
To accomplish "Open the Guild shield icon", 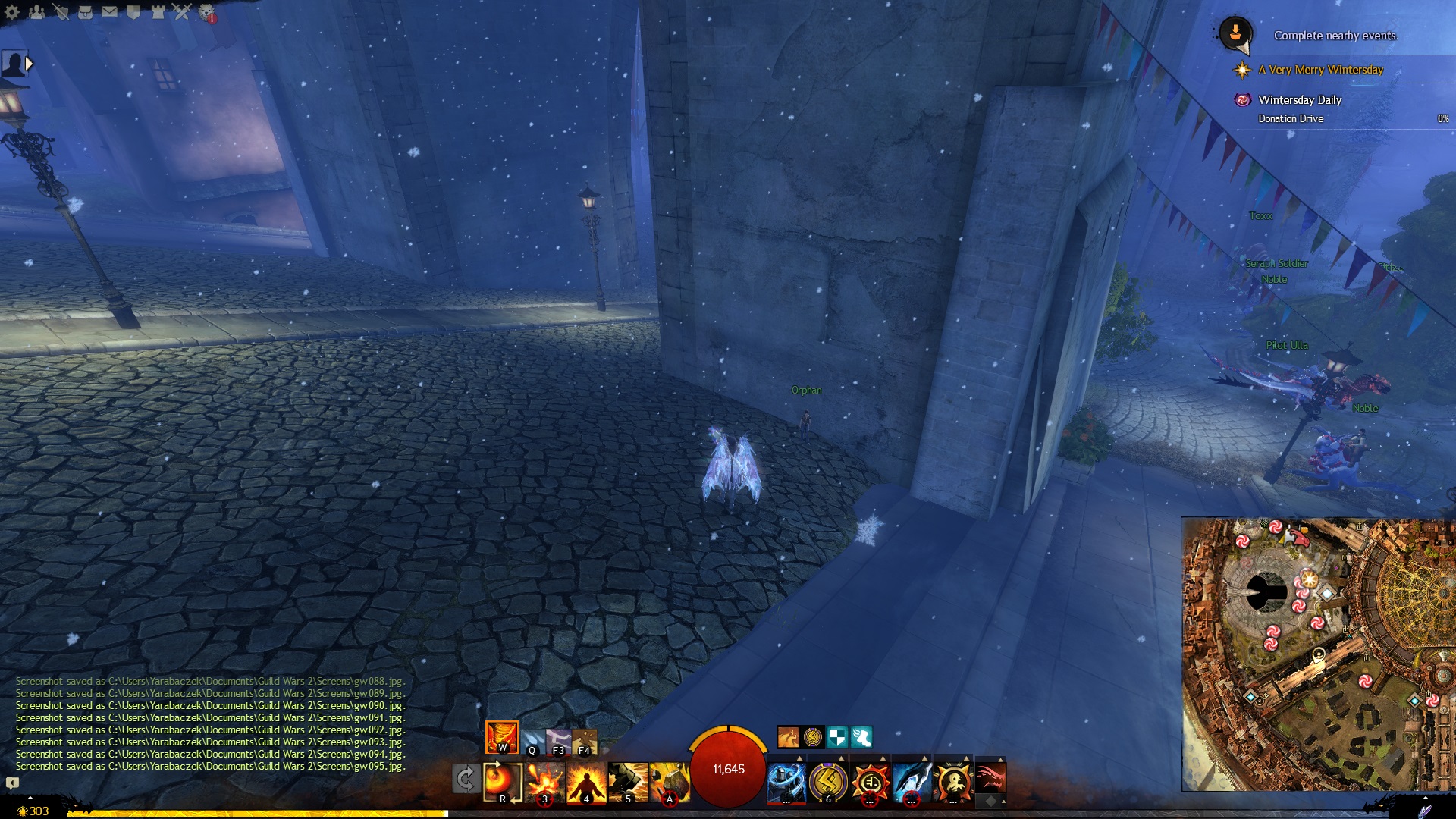I will (x=133, y=12).
